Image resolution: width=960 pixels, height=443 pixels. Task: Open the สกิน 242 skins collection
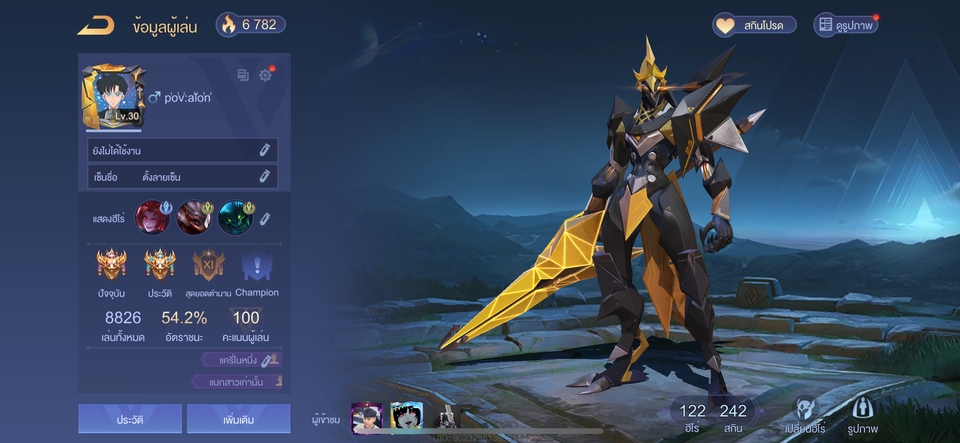[x=733, y=416]
